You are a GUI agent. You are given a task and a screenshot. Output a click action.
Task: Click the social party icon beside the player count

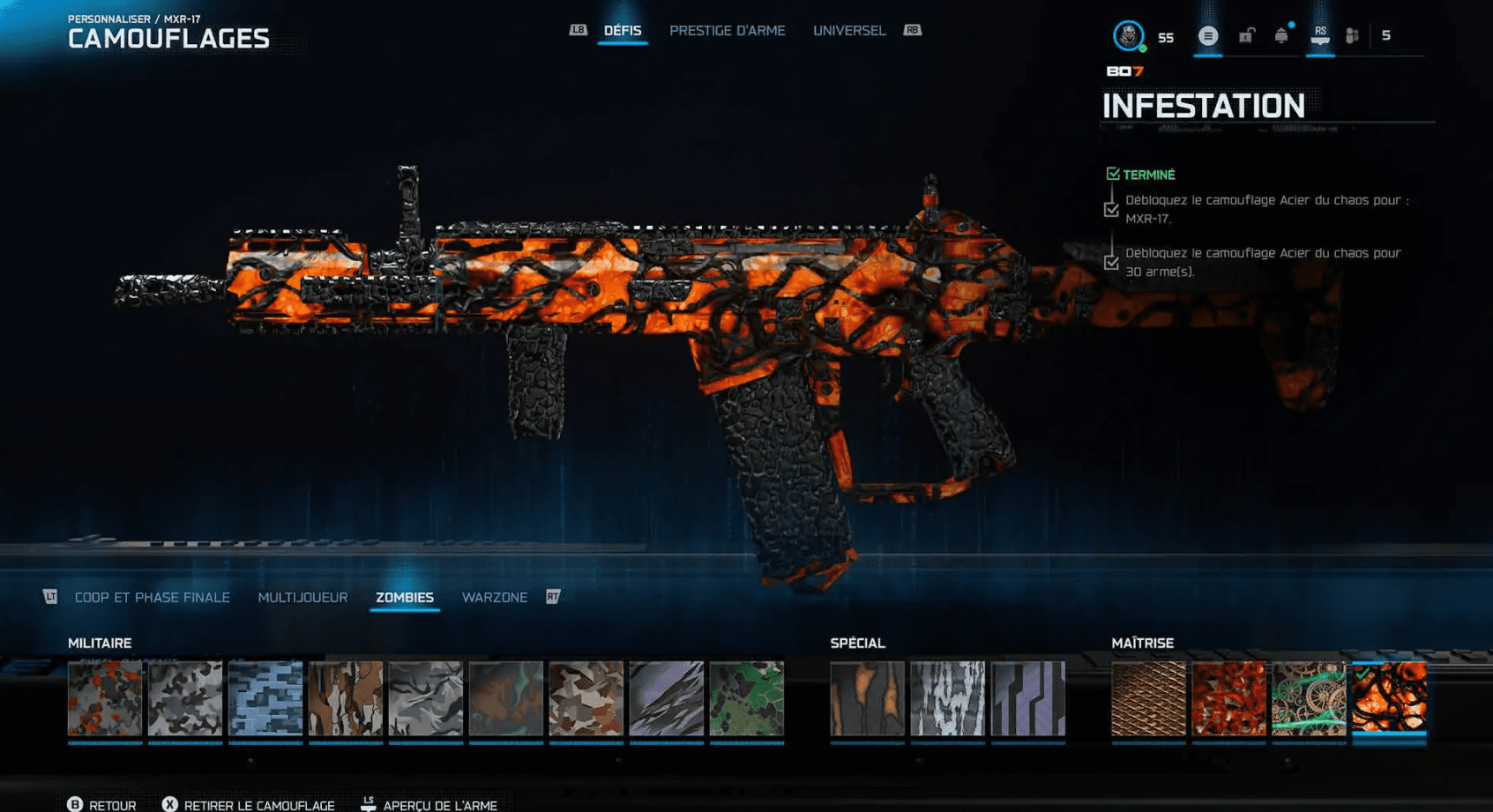[1352, 36]
